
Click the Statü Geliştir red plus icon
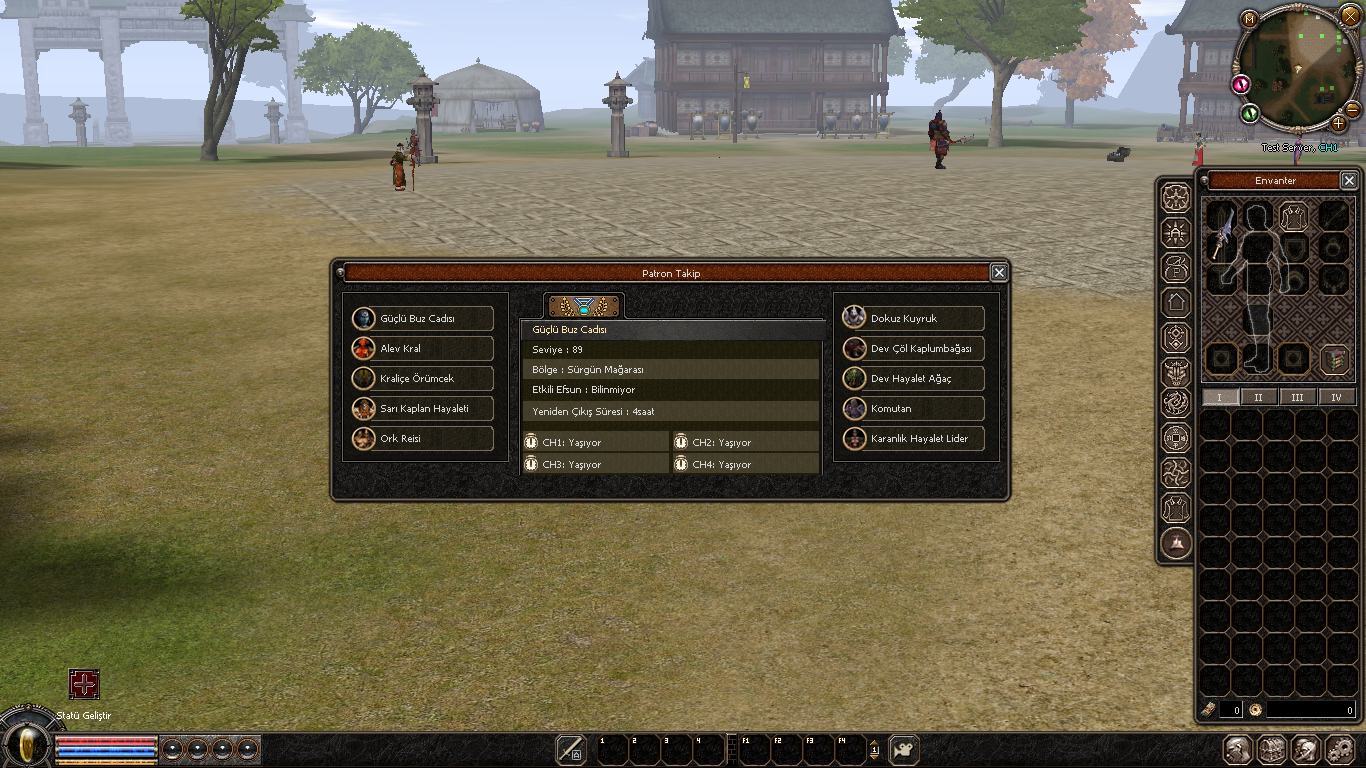click(84, 684)
